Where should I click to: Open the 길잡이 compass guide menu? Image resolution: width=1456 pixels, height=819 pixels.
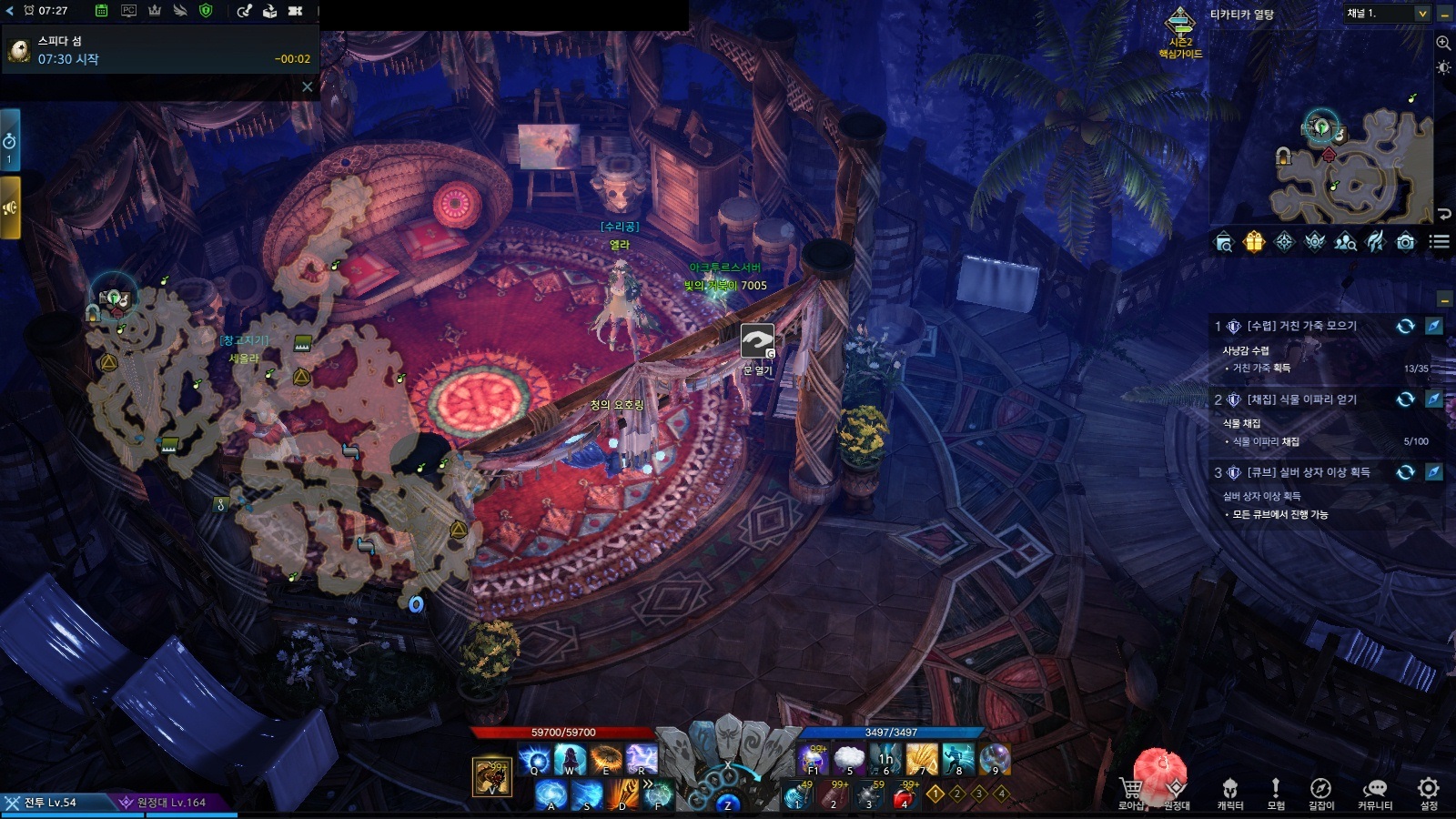coord(1320,790)
